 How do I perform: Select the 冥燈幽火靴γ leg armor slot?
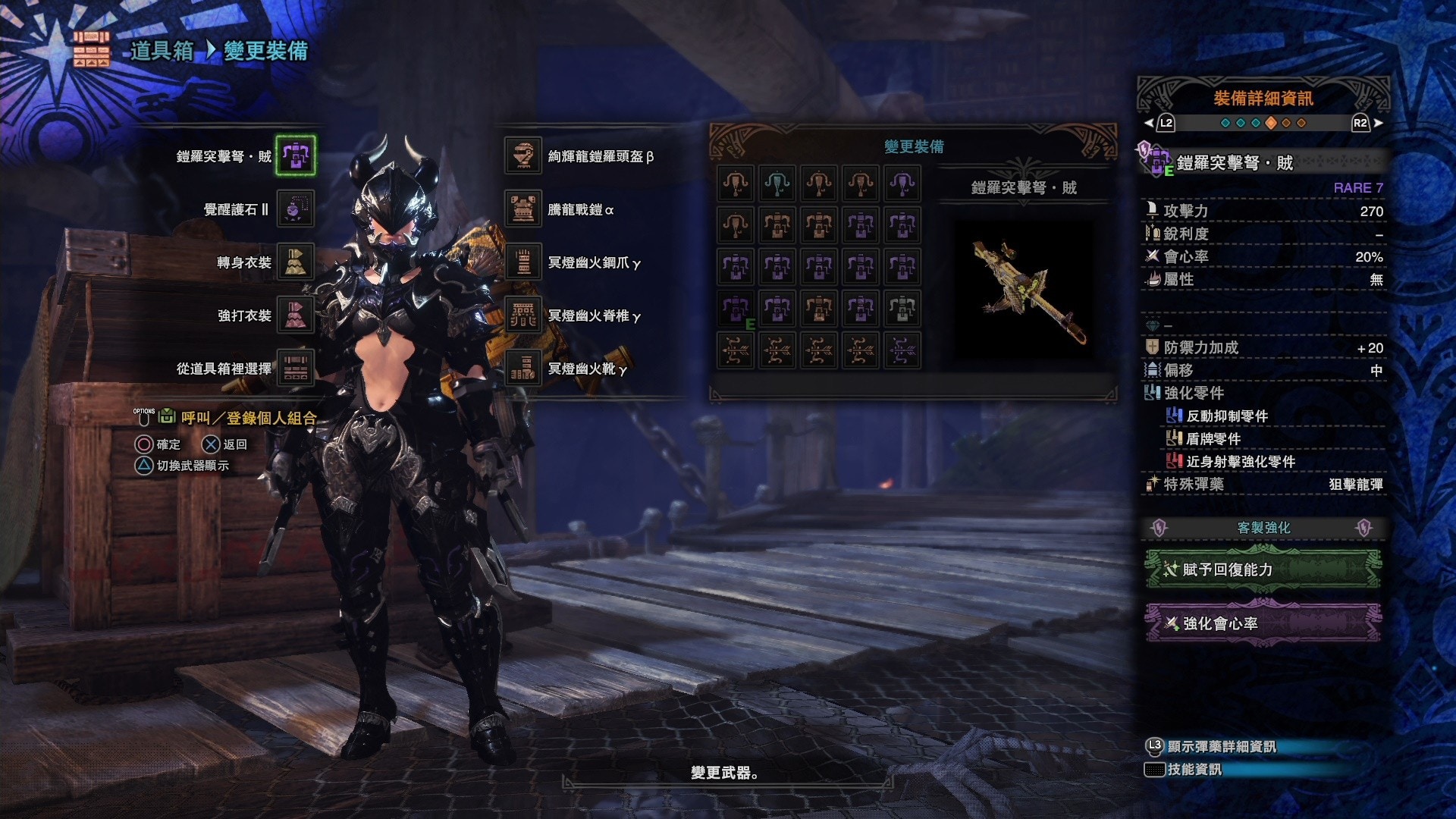point(522,368)
